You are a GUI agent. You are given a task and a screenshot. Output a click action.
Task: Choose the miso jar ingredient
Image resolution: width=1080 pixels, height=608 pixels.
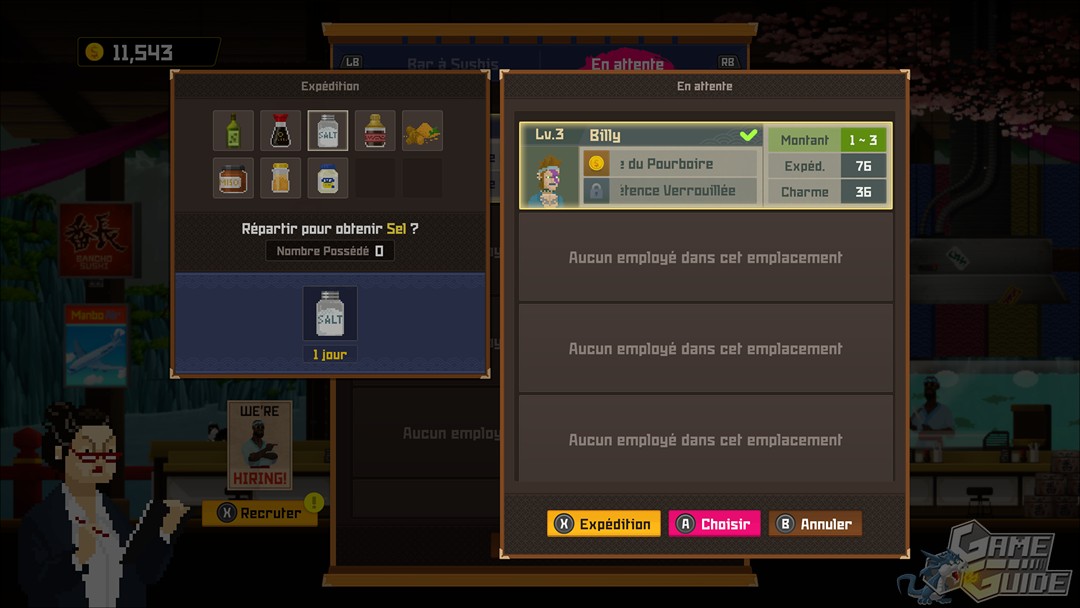(233, 178)
